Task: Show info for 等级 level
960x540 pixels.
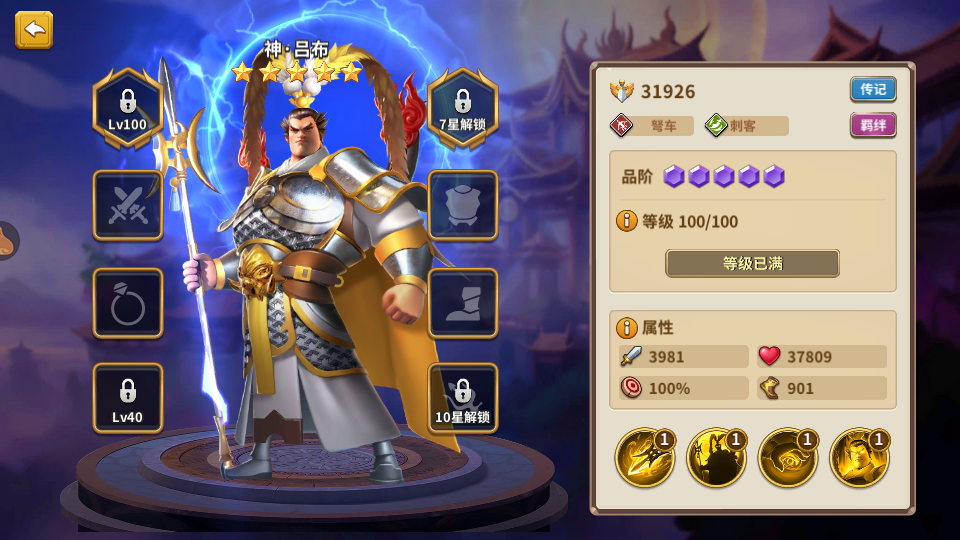Action: tap(627, 221)
